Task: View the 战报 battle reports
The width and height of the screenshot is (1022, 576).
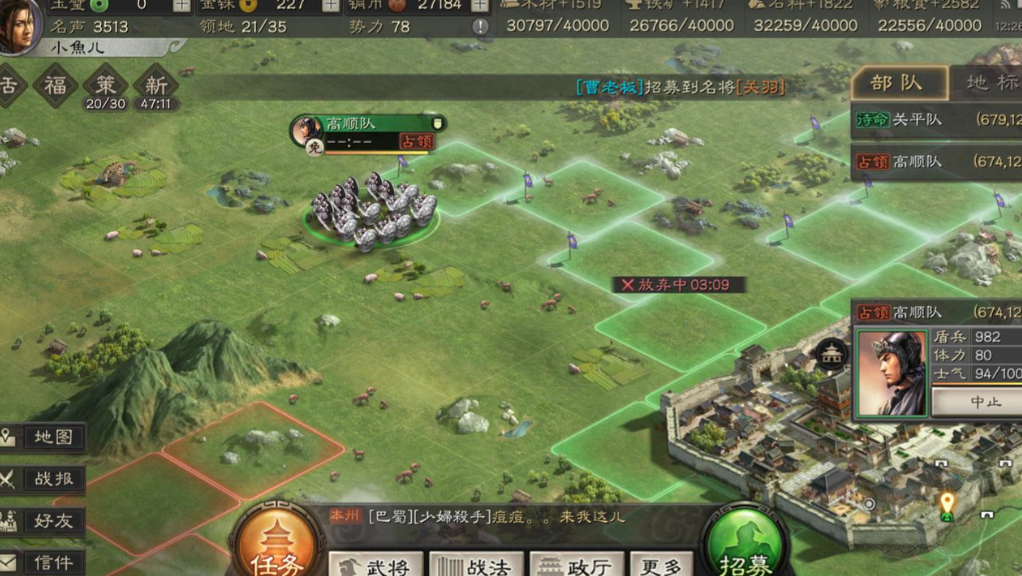Action: click(44, 479)
